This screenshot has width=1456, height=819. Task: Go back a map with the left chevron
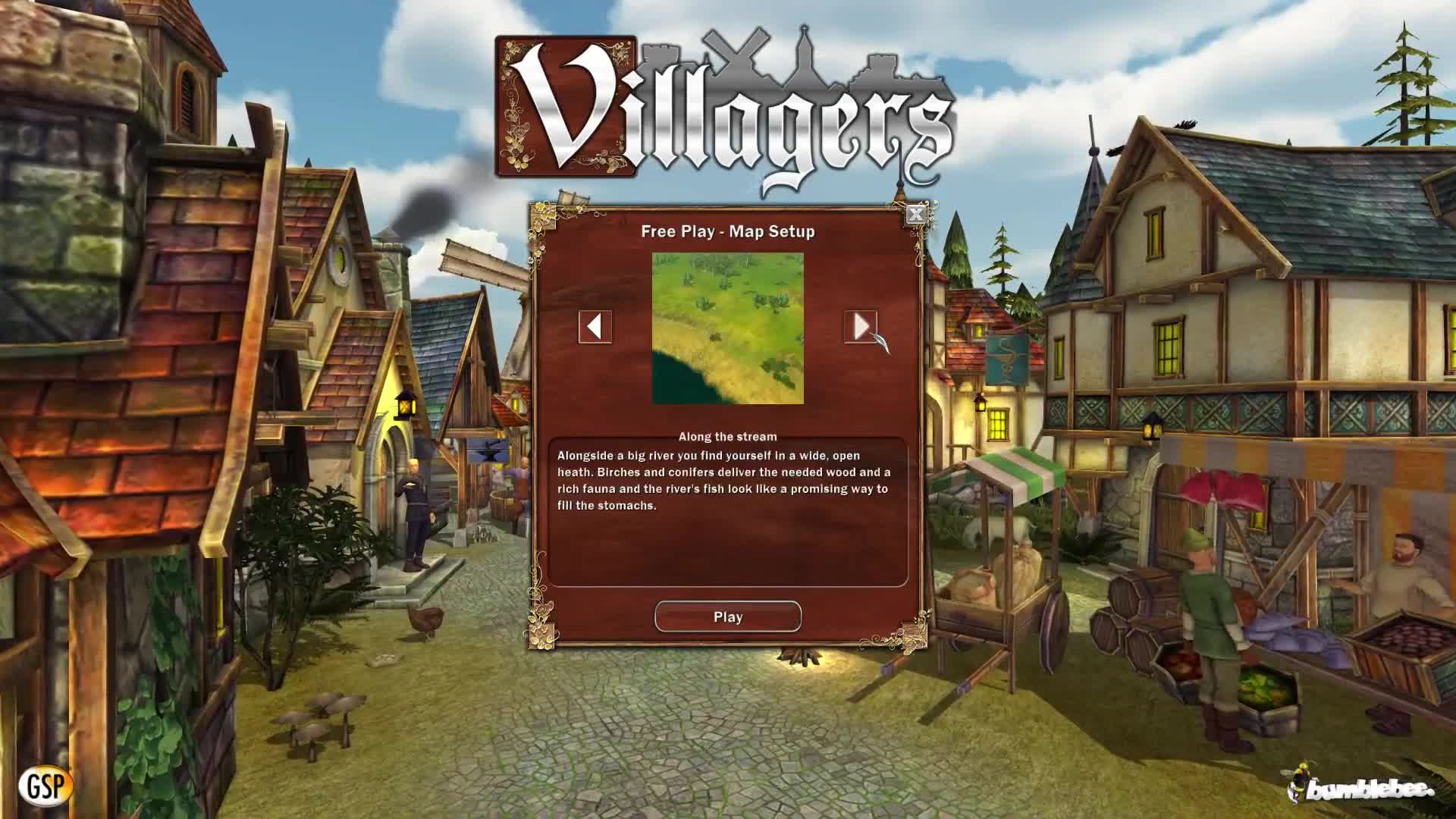click(595, 328)
